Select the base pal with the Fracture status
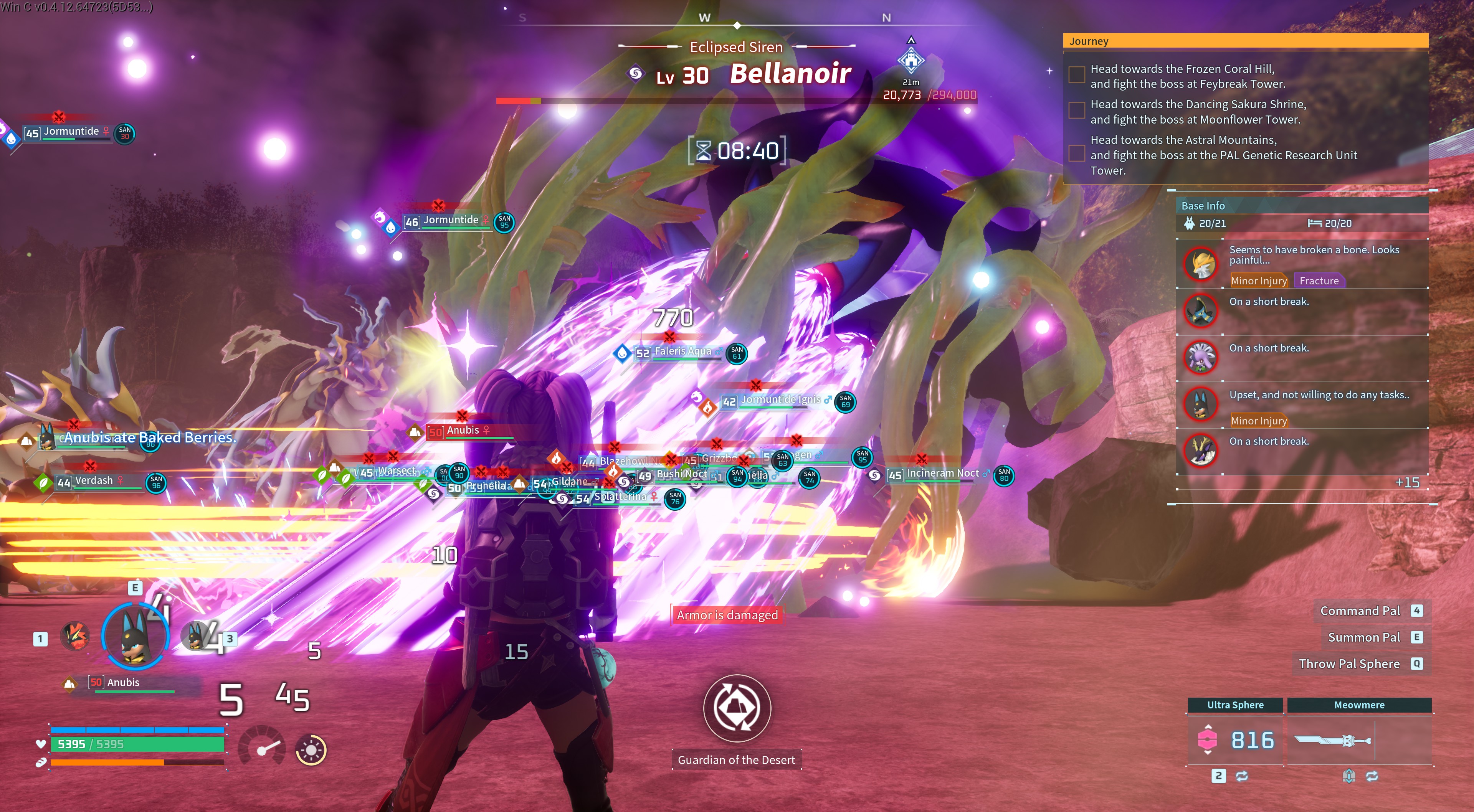This screenshot has width=1474, height=812. [x=1200, y=264]
